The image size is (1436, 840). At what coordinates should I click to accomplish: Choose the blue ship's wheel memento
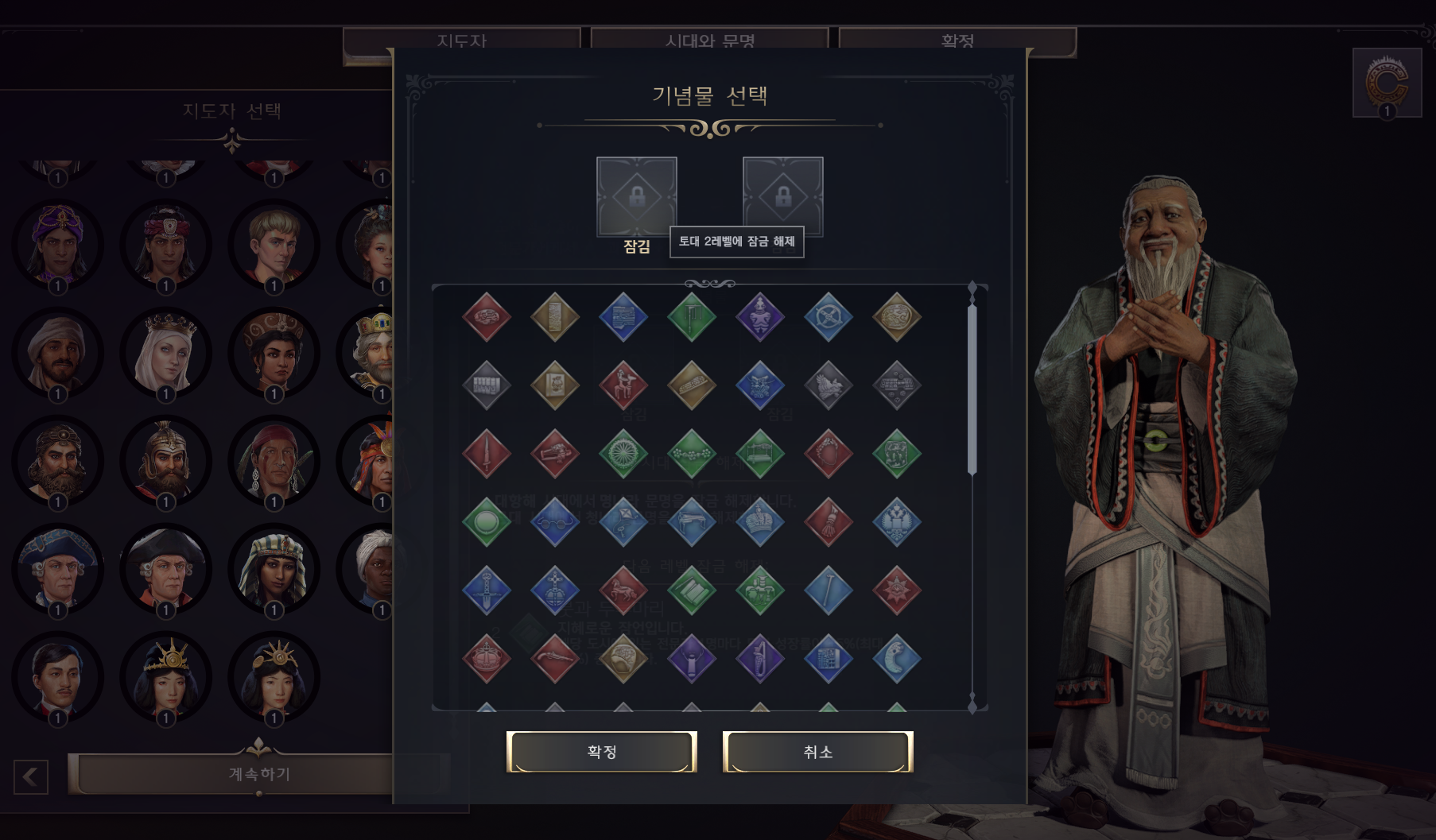click(828, 317)
